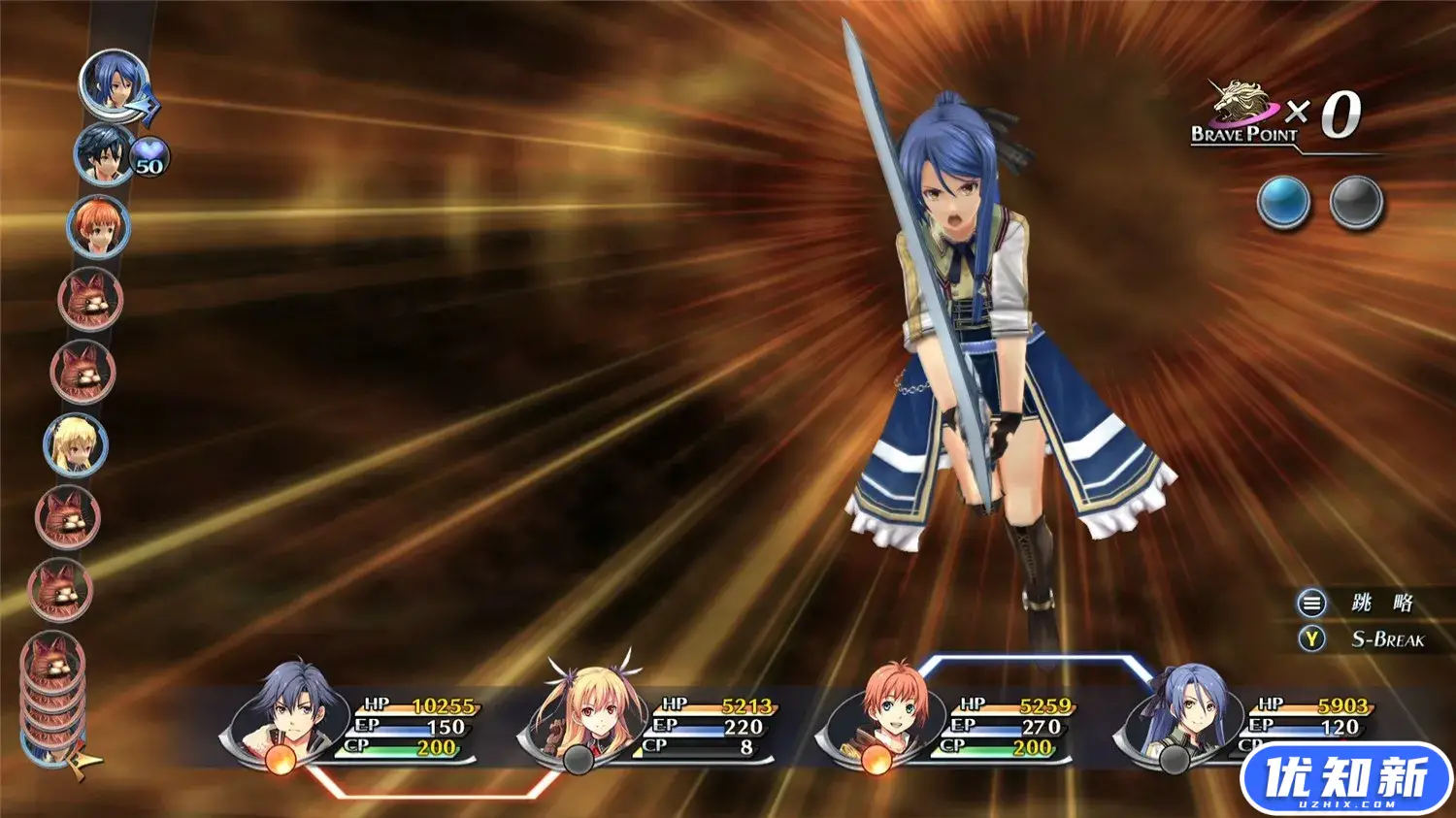Choose the orange-haired boy in the turn order

(97, 227)
